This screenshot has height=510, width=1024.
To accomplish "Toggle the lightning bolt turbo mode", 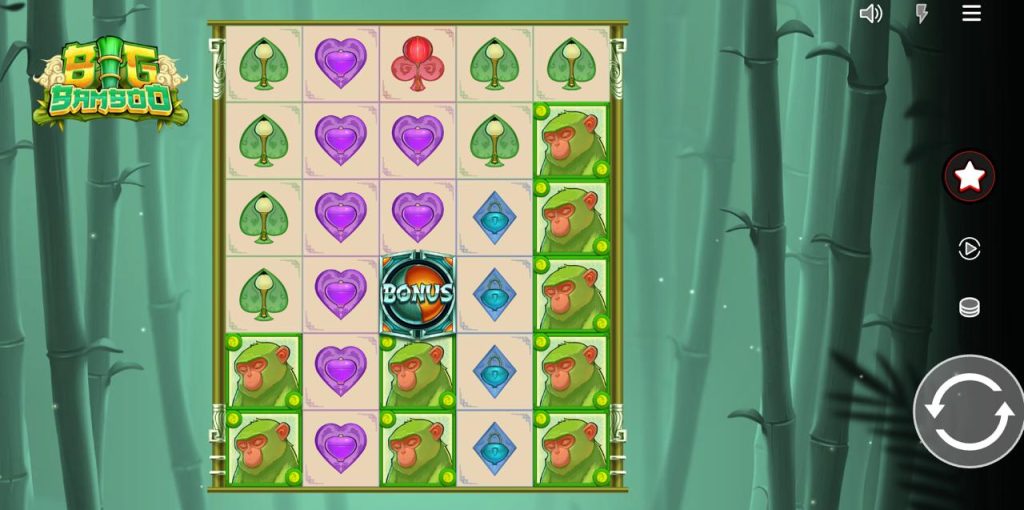I will tap(922, 13).
